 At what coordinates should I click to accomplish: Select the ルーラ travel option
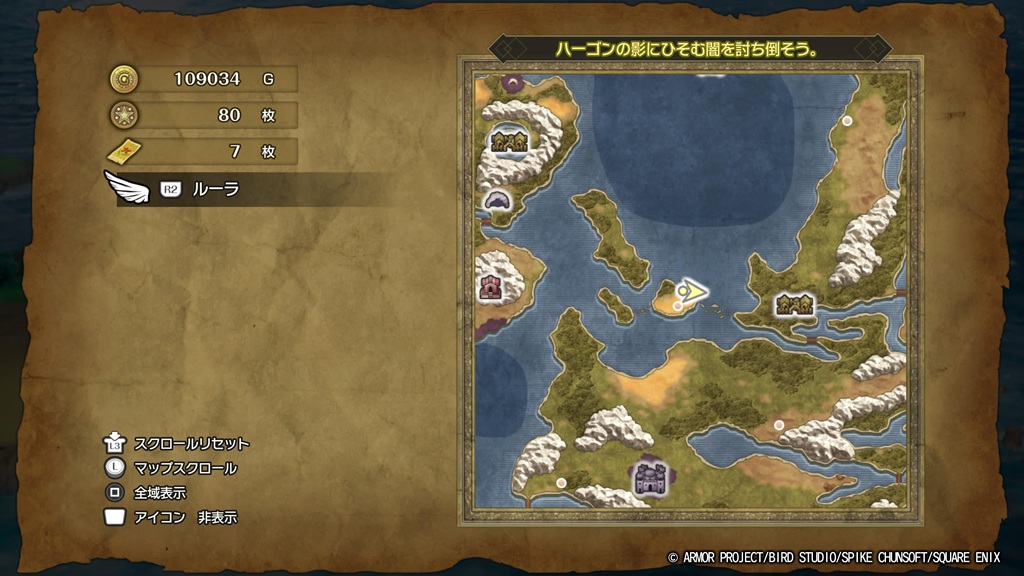click(215, 189)
